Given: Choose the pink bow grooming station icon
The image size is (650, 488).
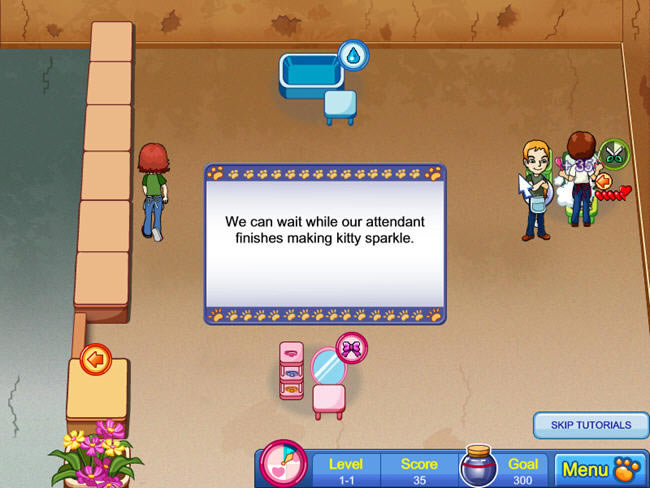Looking at the screenshot, I should point(351,347).
